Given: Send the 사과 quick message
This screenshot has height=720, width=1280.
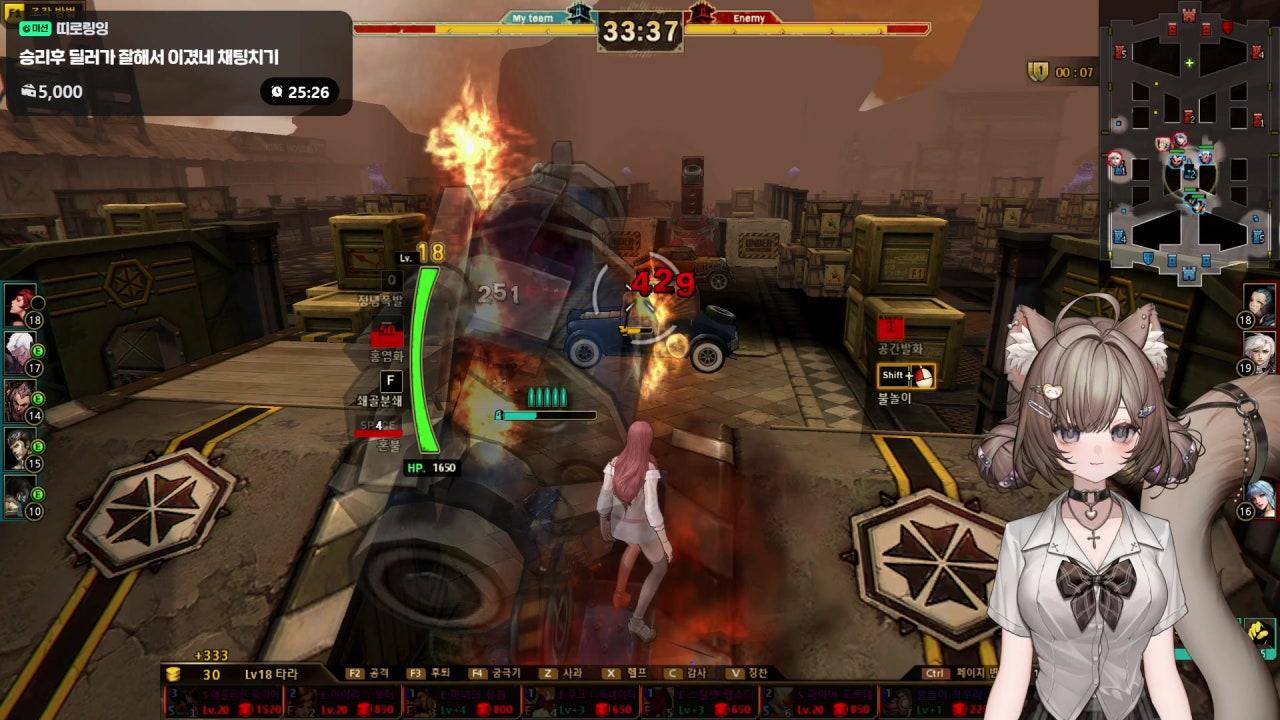Looking at the screenshot, I should 560,674.
